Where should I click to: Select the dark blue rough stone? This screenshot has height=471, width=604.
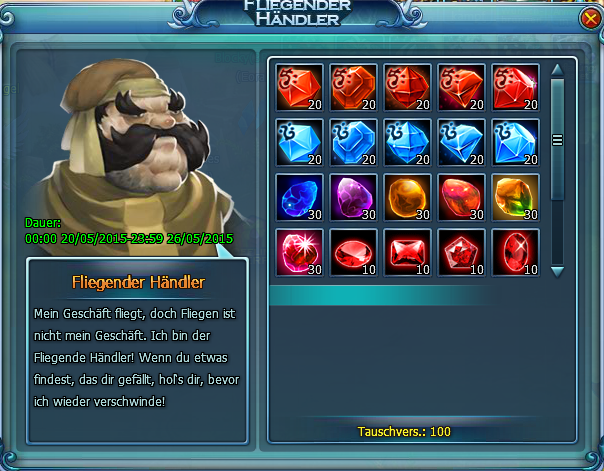coord(299,197)
